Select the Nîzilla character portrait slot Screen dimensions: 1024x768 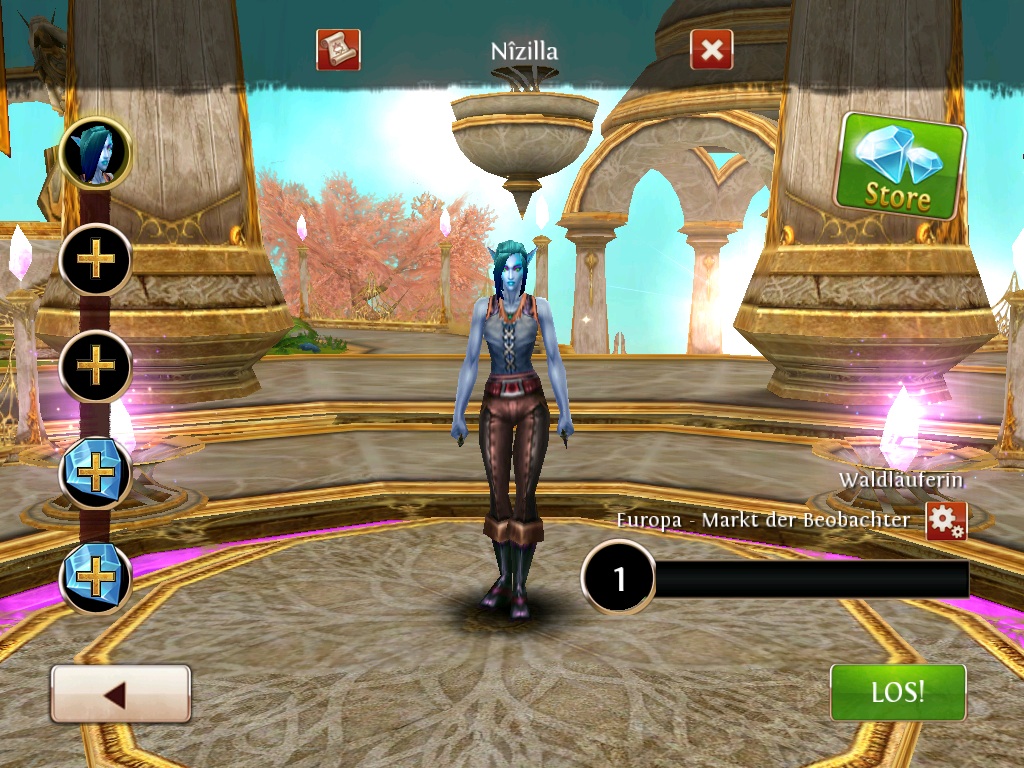[96, 152]
